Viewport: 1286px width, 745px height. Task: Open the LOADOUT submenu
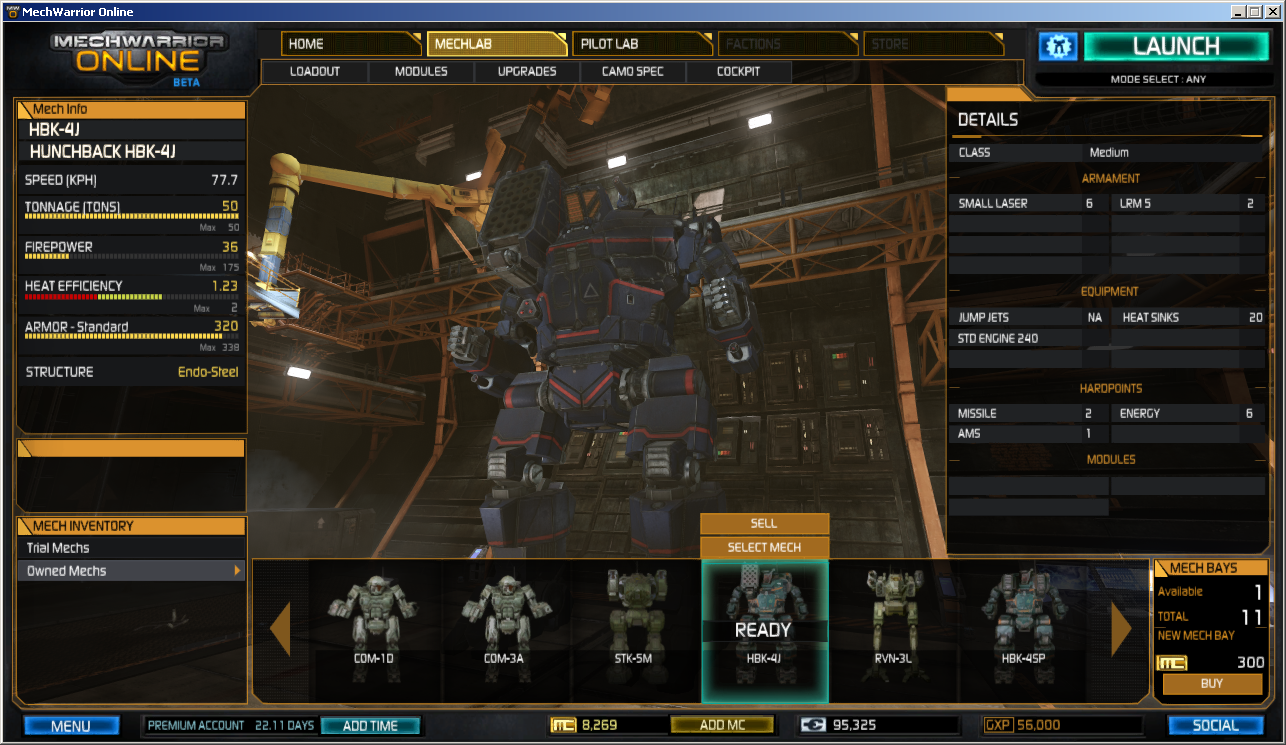tap(315, 72)
